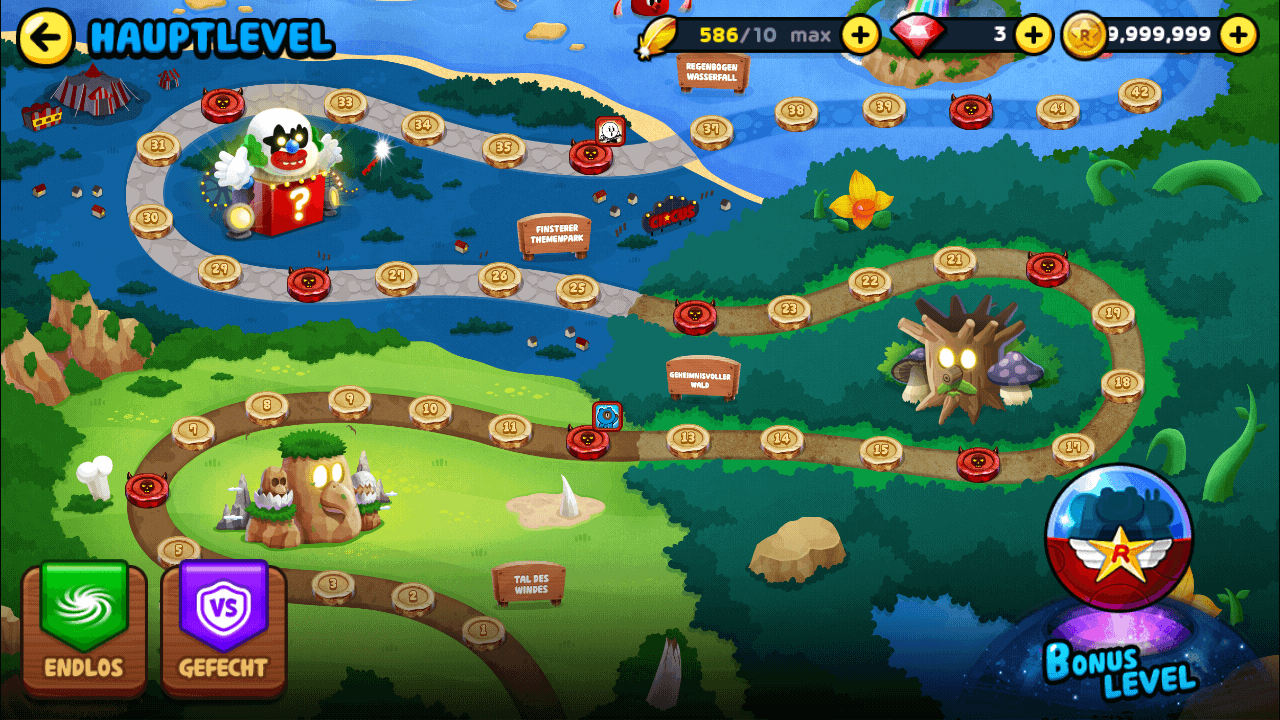Select level 30 node
The image size is (1280, 720).
point(151,219)
